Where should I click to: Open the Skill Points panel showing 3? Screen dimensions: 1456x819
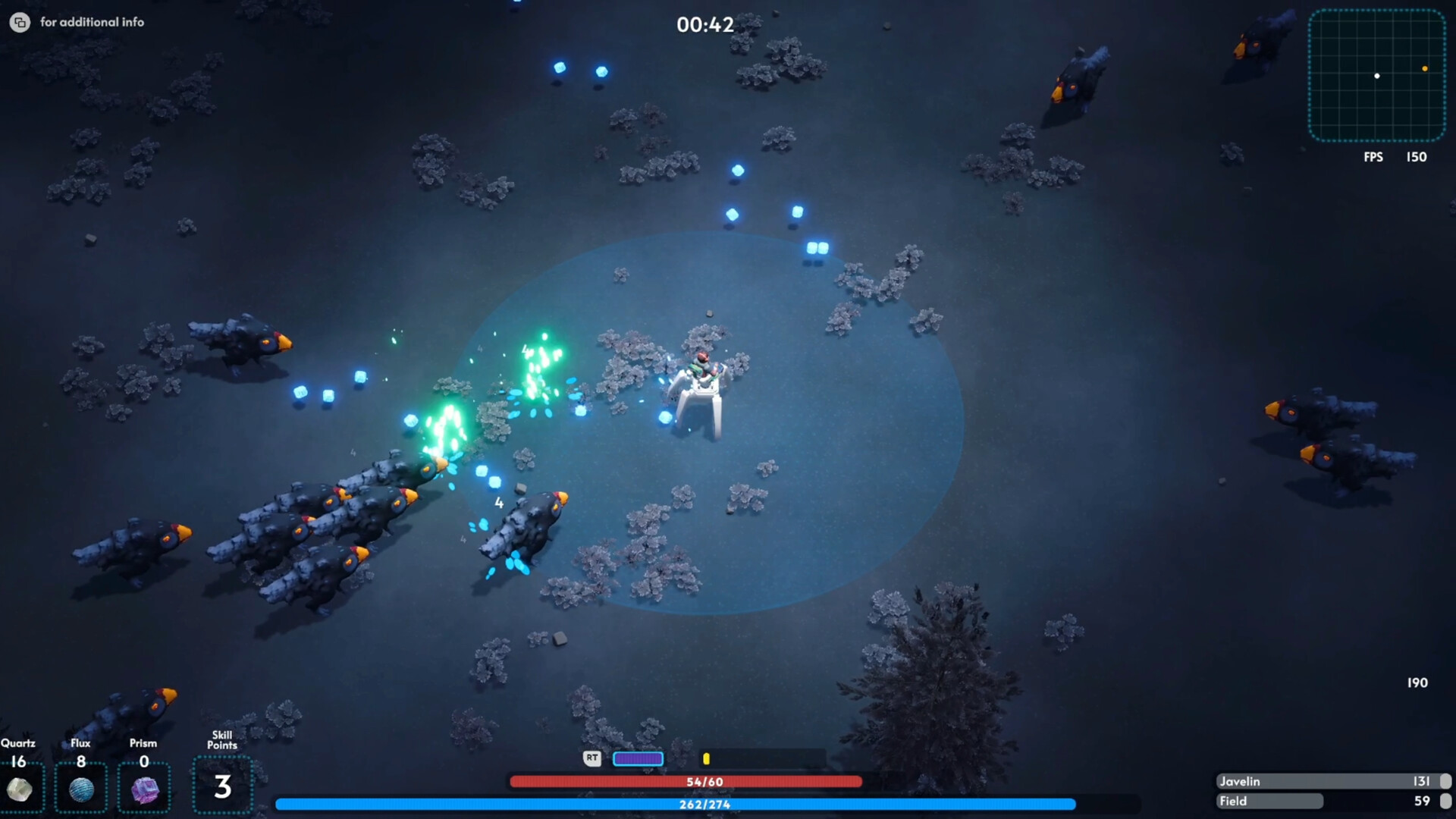(x=222, y=786)
